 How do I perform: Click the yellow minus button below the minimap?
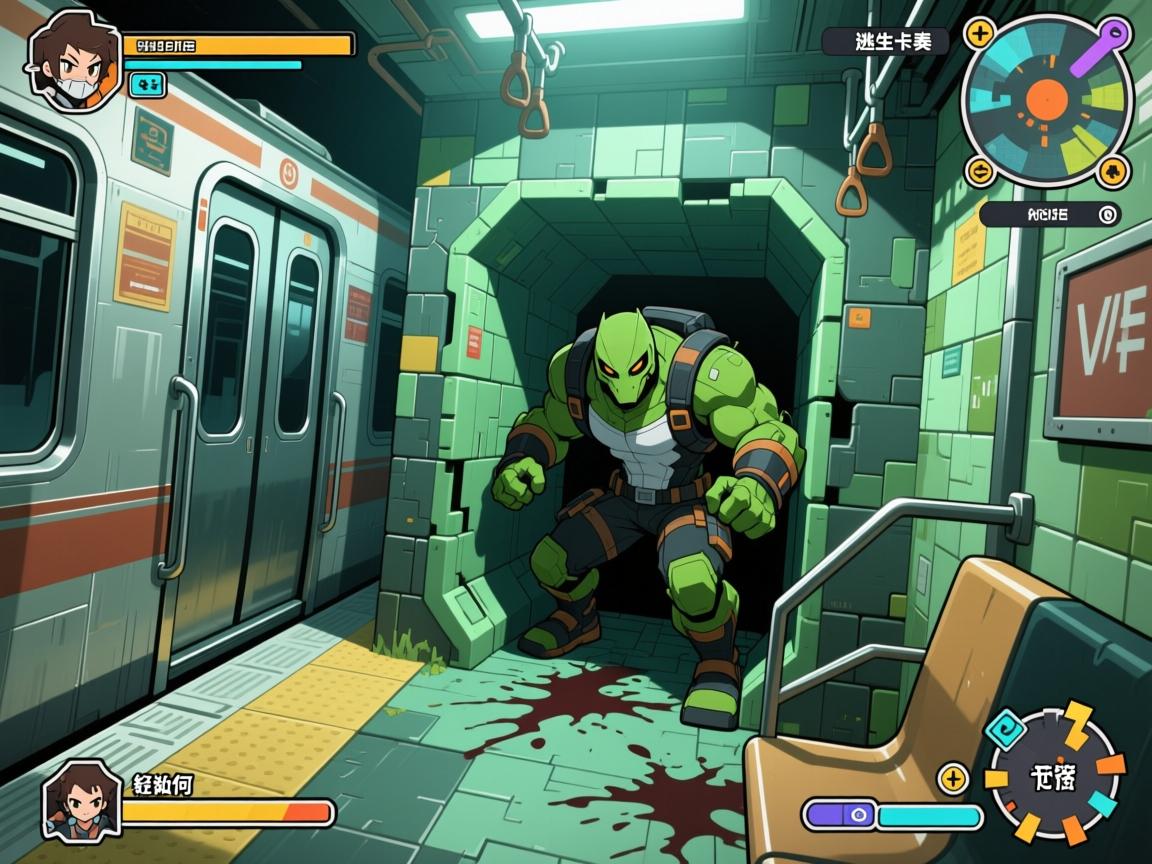[979, 170]
